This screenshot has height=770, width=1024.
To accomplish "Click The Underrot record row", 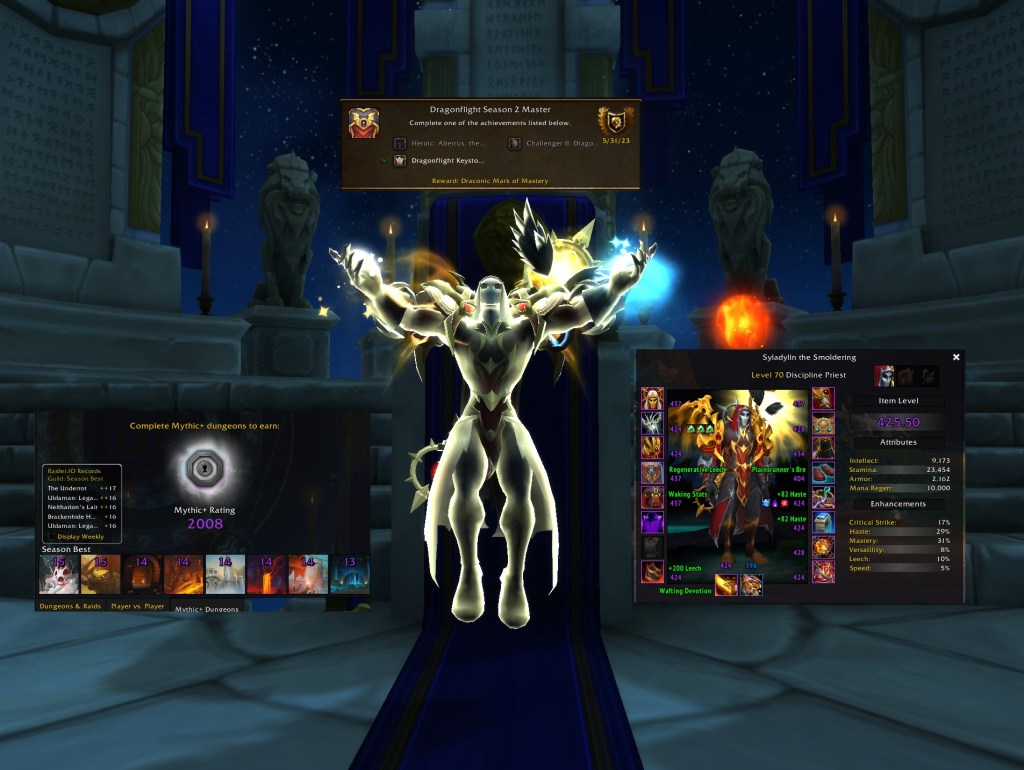I will point(82,487).
